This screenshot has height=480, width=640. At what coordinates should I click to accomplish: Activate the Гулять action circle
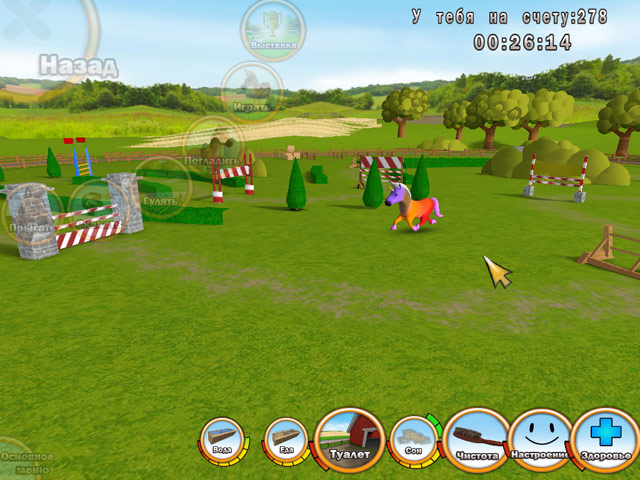[x=160, y=186]
